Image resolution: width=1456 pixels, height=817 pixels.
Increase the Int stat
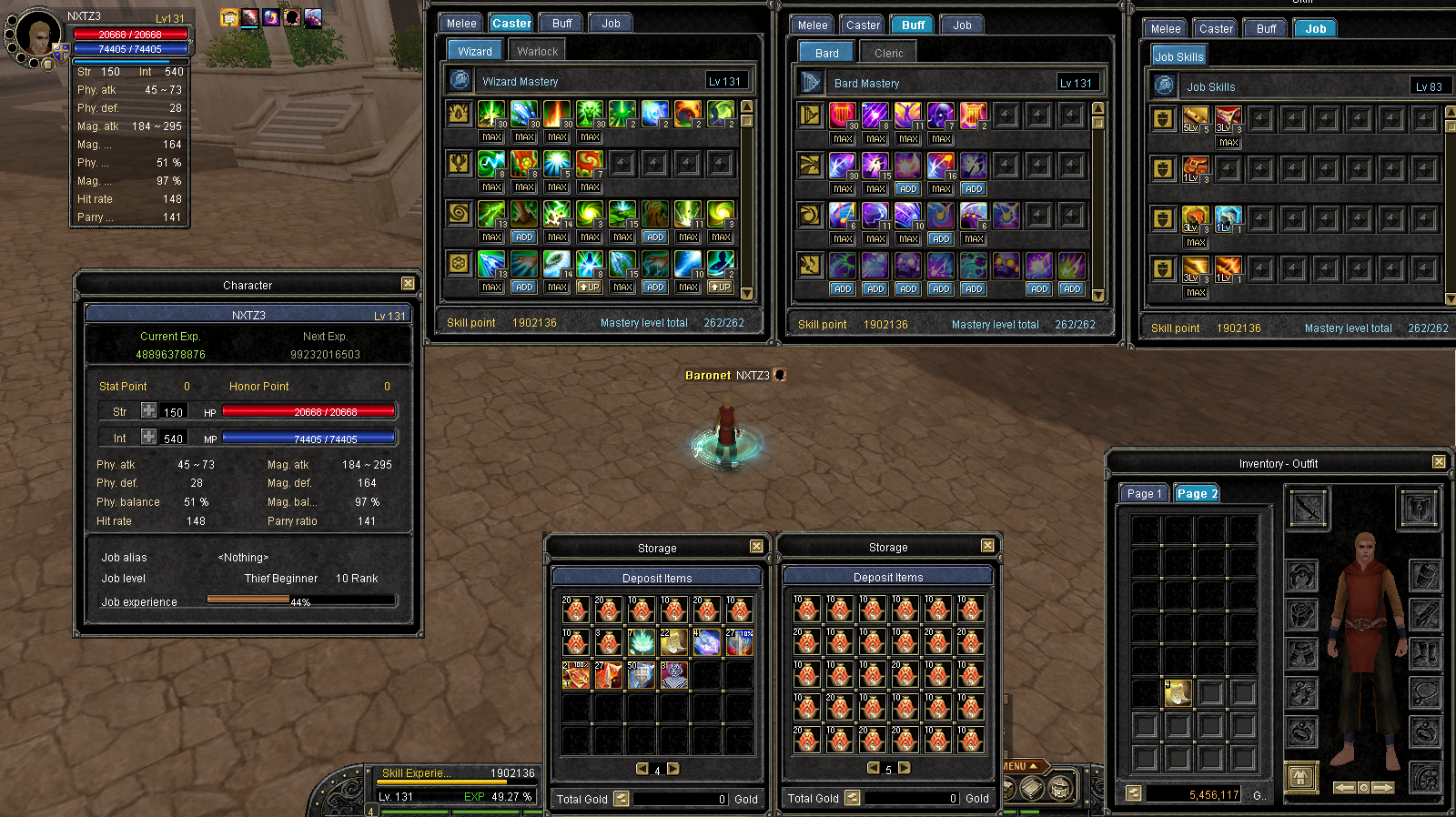point(148,438)
